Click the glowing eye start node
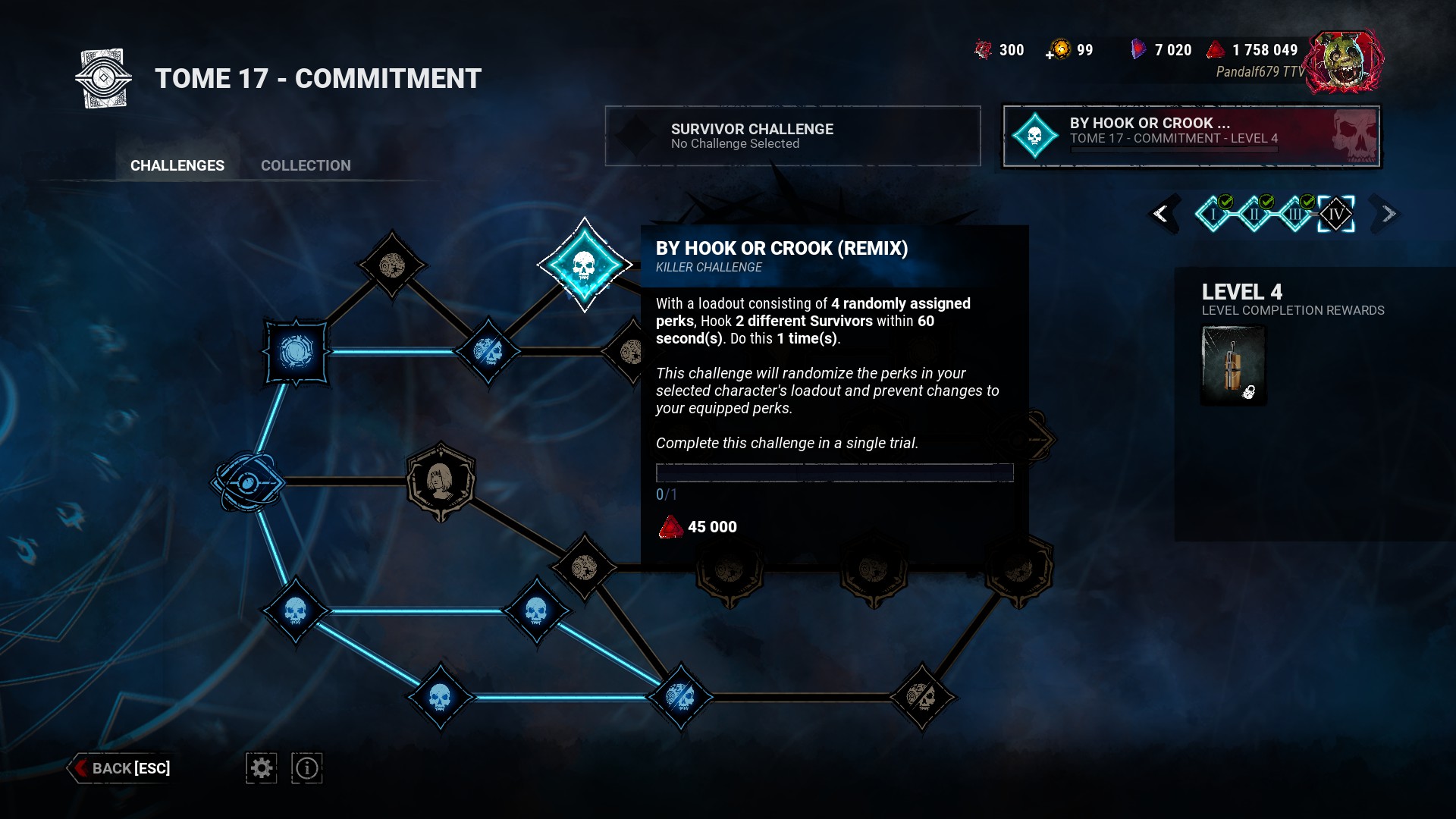This screenshot has width=1456, height=819. coord(248,482)
